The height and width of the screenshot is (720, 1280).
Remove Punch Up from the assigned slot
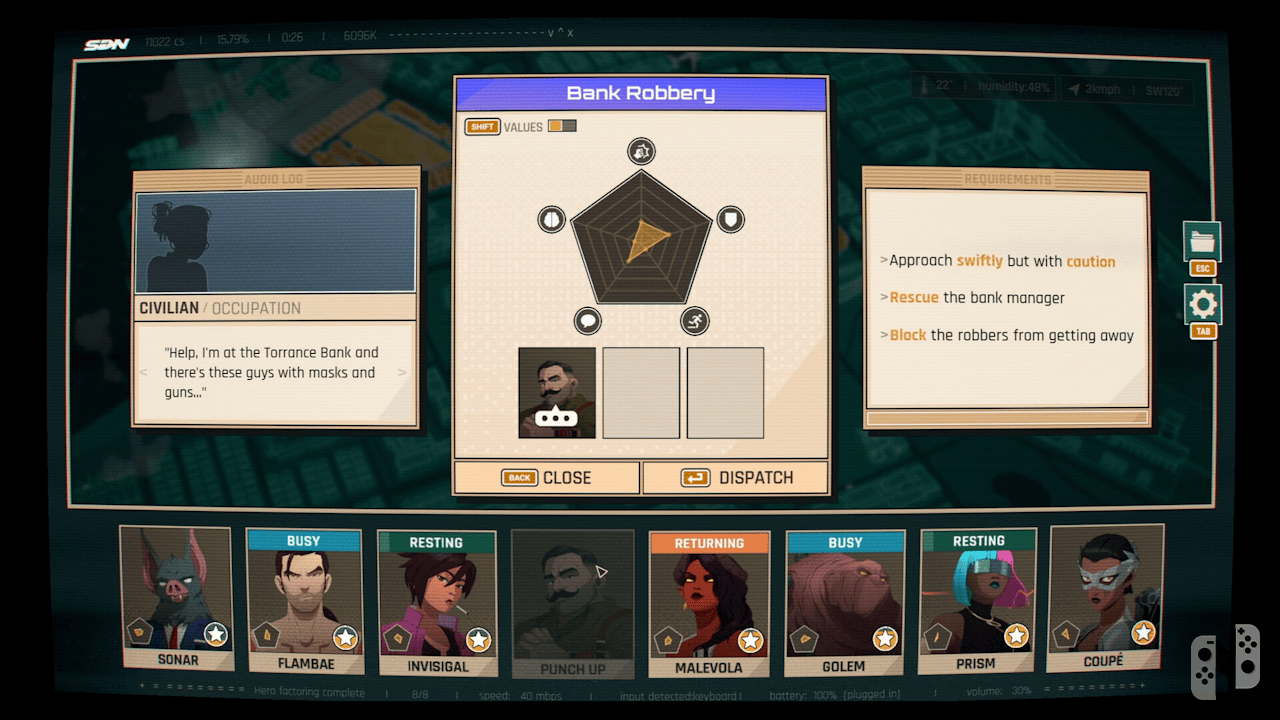[557, 393]
